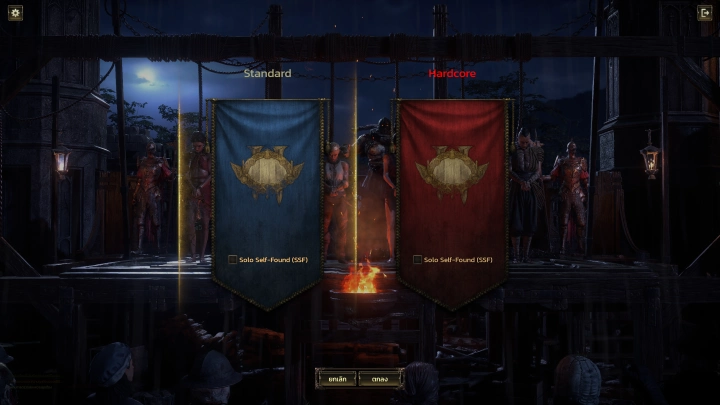Open settings via the gear icon
Viewport: 720px width, 405px height.
[15, 13]
